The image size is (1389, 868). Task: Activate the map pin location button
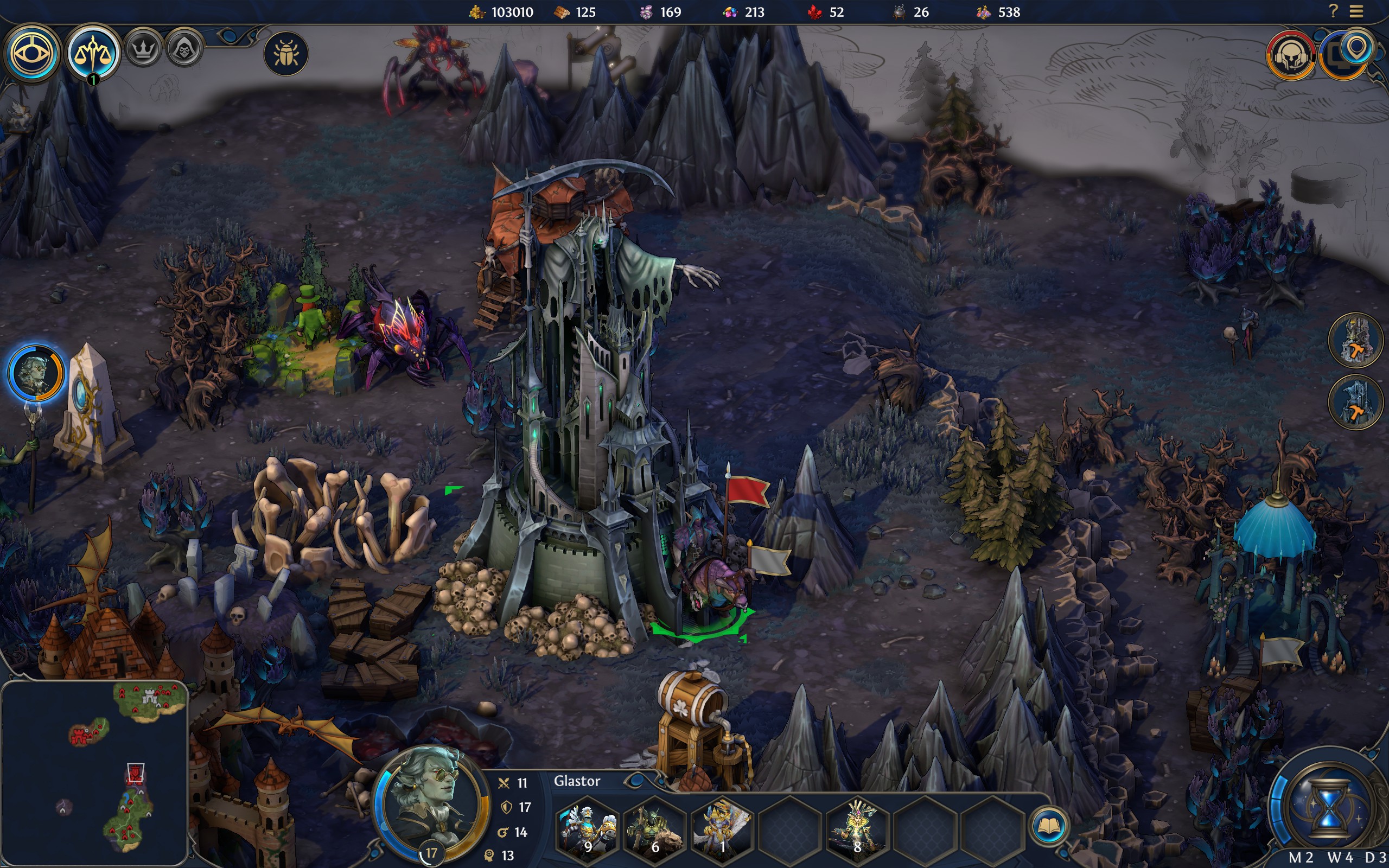pos(1356,50)
